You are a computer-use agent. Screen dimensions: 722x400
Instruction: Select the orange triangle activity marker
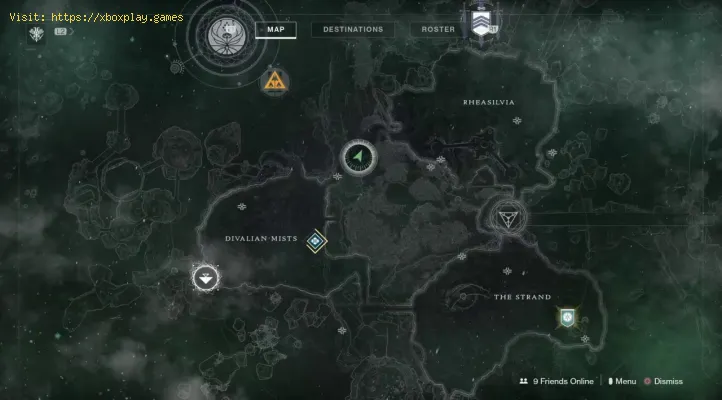point(272,82)
